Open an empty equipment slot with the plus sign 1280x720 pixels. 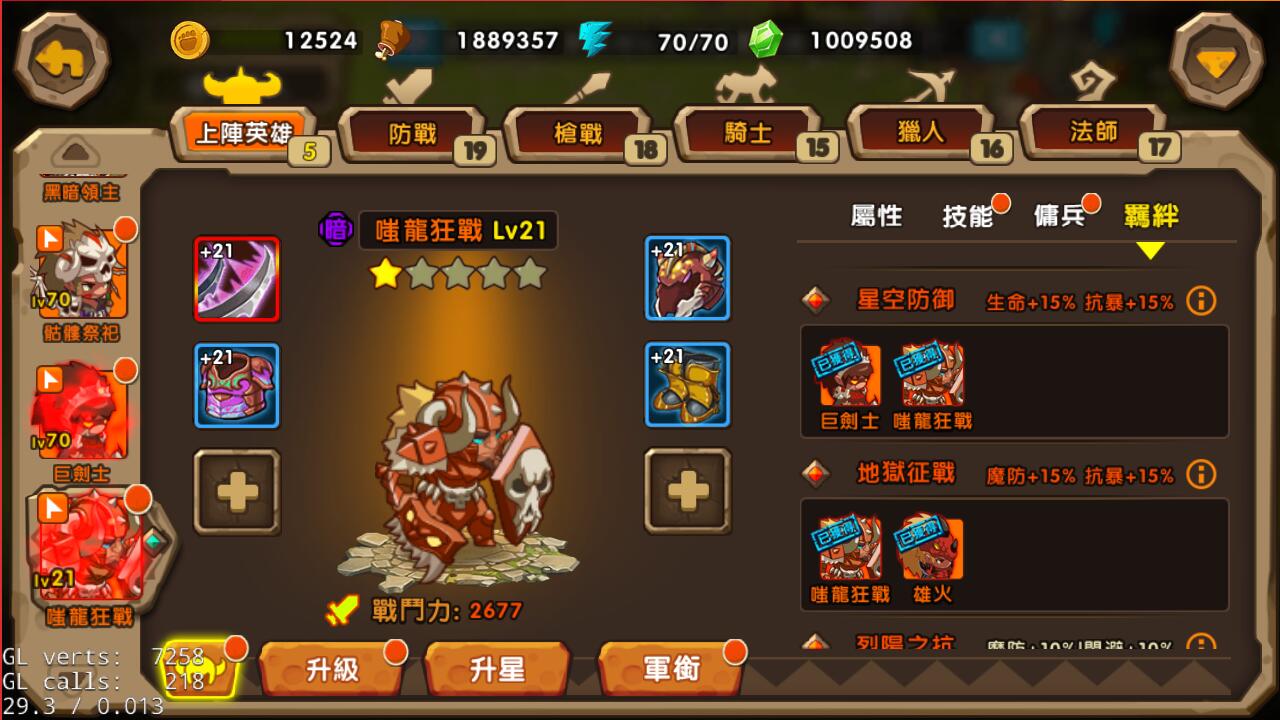tap(237, 492)
